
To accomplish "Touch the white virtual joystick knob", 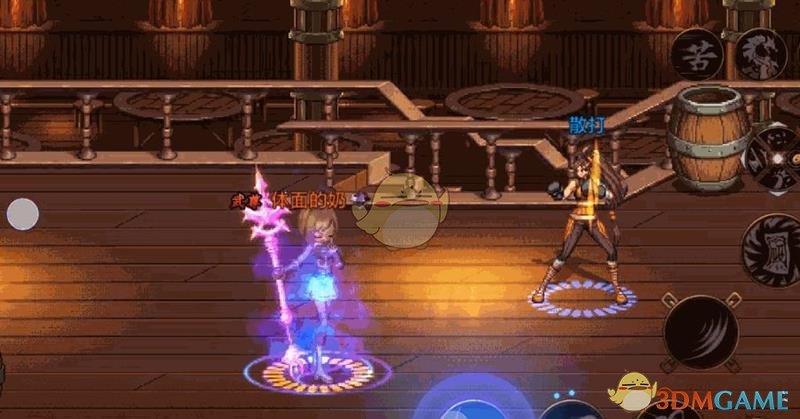I will [x=23, y=213].
